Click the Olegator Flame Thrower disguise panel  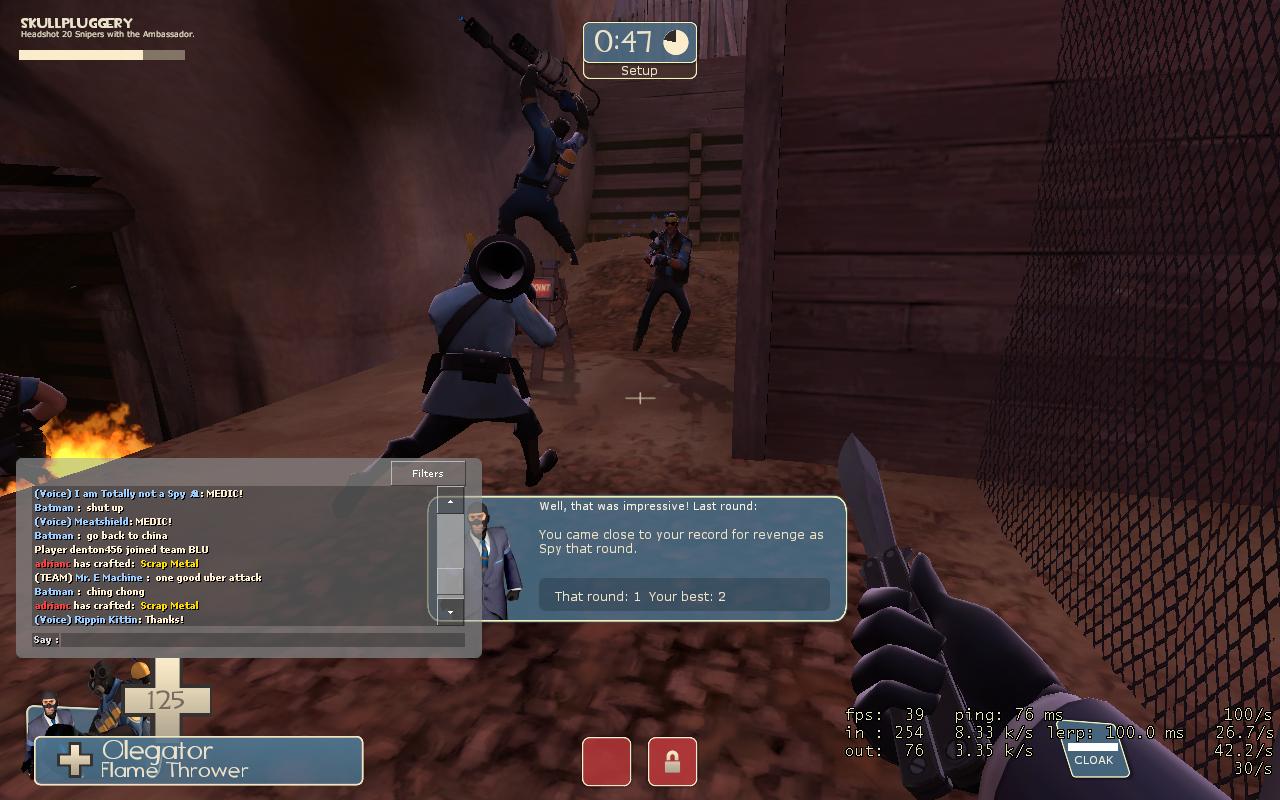click(198, 761)
